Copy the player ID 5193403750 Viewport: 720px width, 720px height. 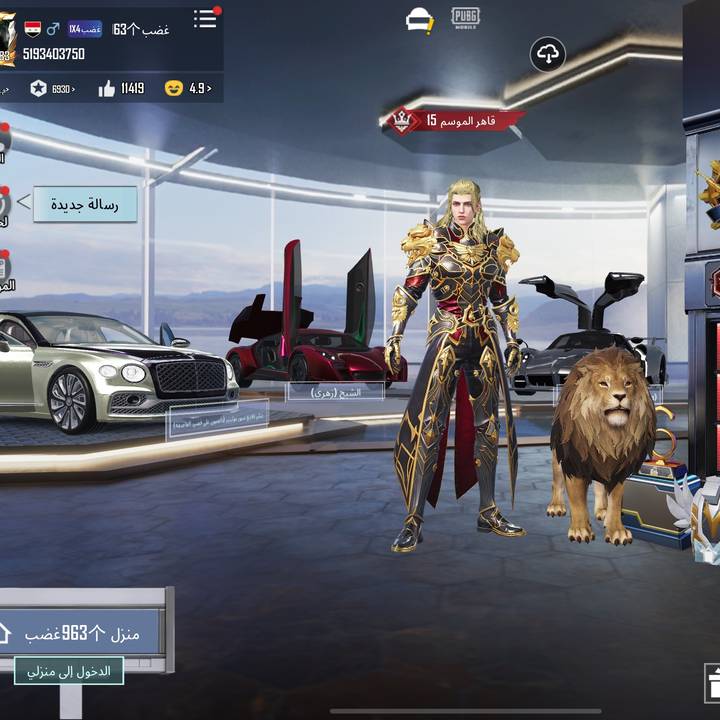point(54,54)
